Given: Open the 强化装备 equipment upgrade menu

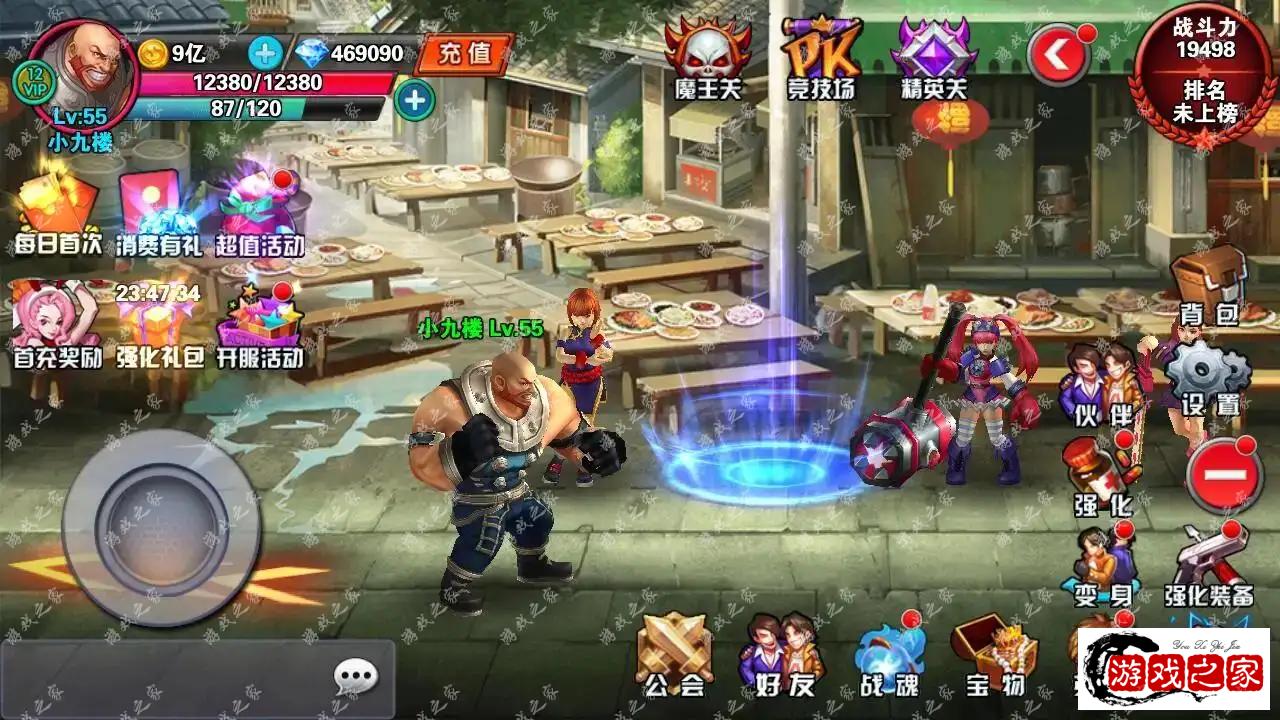Looking at the screenshot, I should tap(1209, 565).
